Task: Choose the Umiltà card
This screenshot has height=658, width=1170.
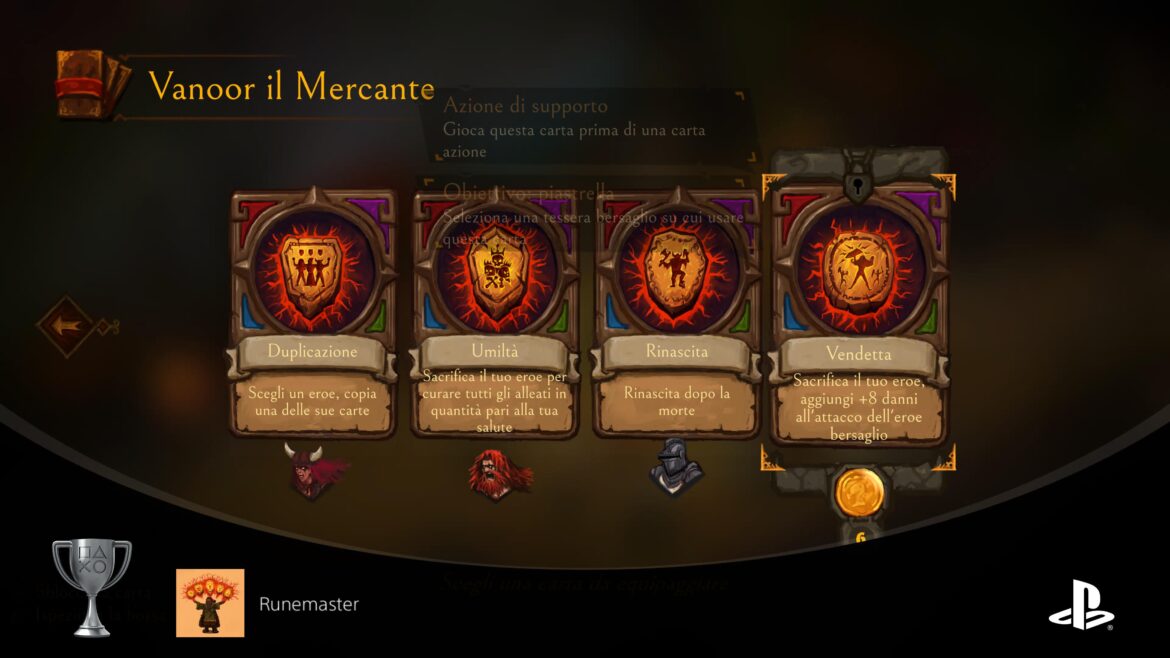Action: point(494,312)
